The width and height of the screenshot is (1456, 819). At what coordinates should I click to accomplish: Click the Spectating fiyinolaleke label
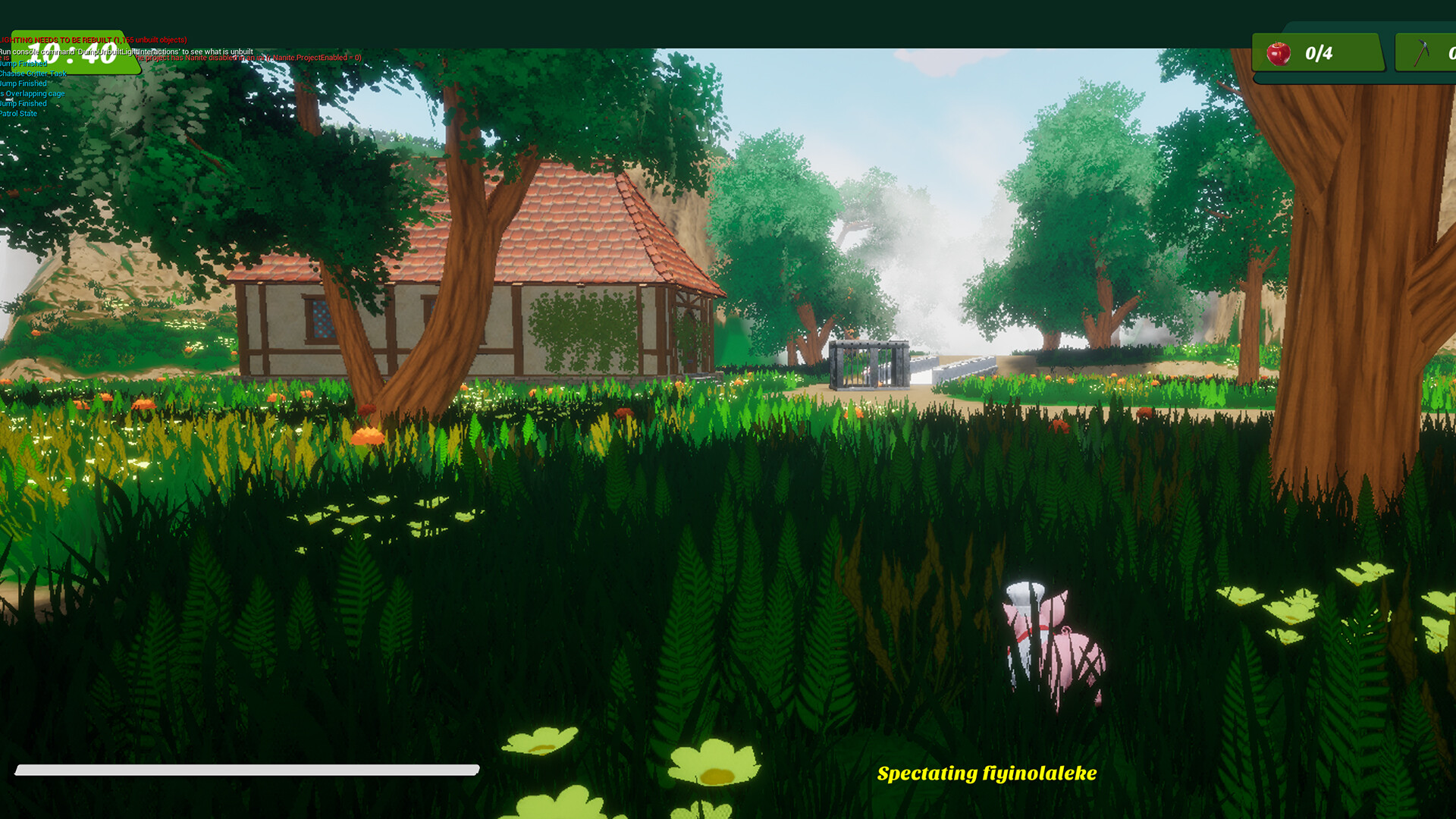click(986, 773)
